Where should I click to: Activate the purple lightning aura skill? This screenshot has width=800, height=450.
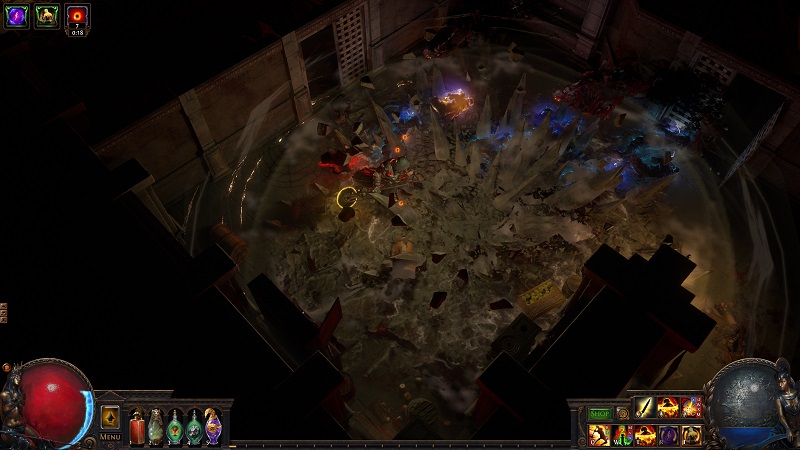668,435
